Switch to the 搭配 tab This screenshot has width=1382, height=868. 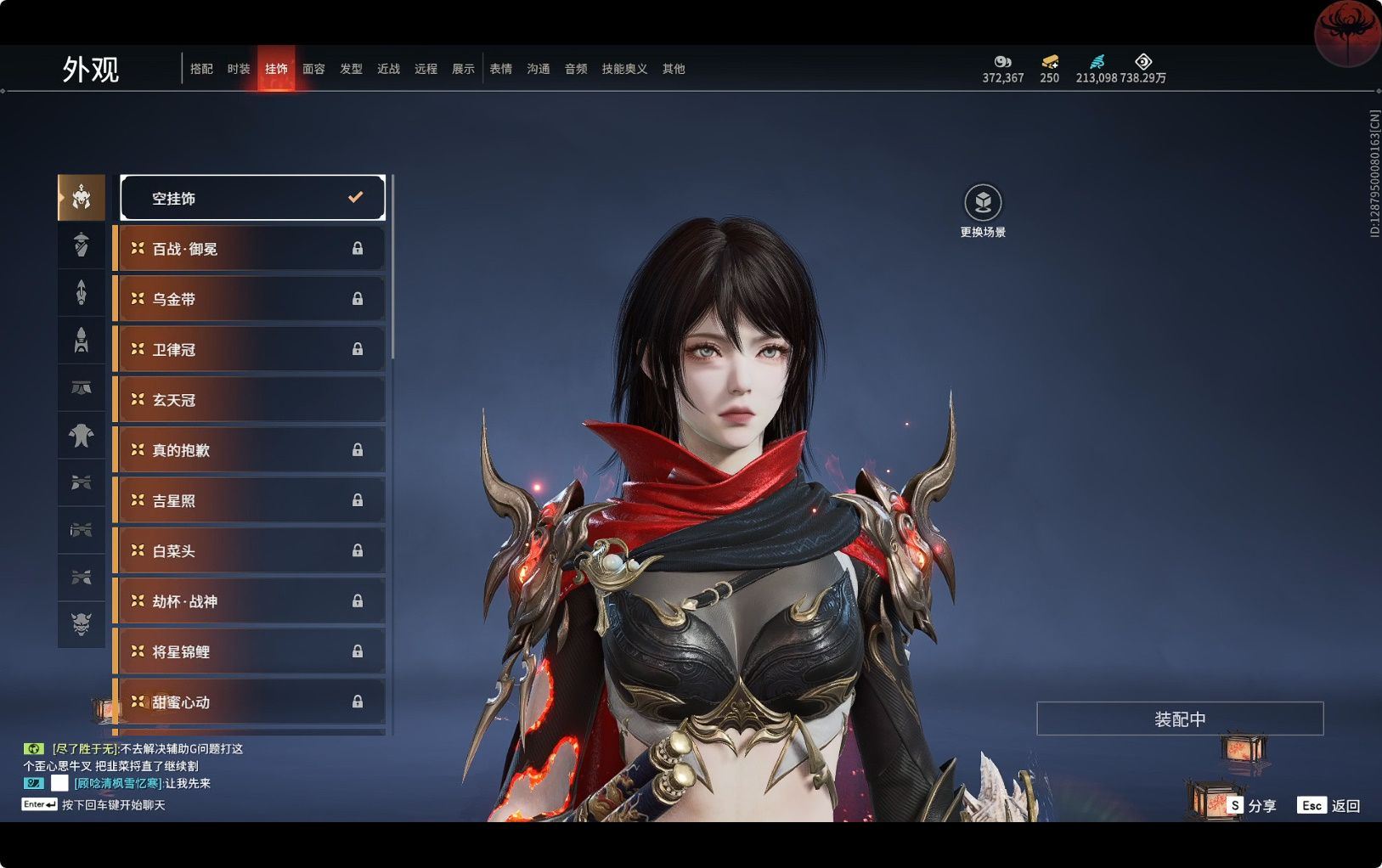(x=201, y=69)
